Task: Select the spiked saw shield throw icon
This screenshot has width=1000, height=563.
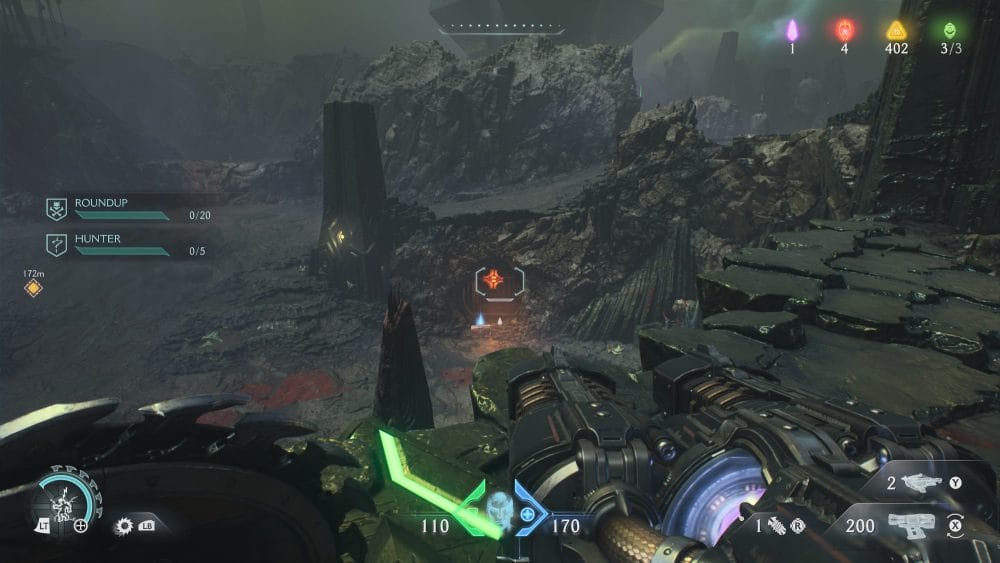Action: tap(125, 524)
